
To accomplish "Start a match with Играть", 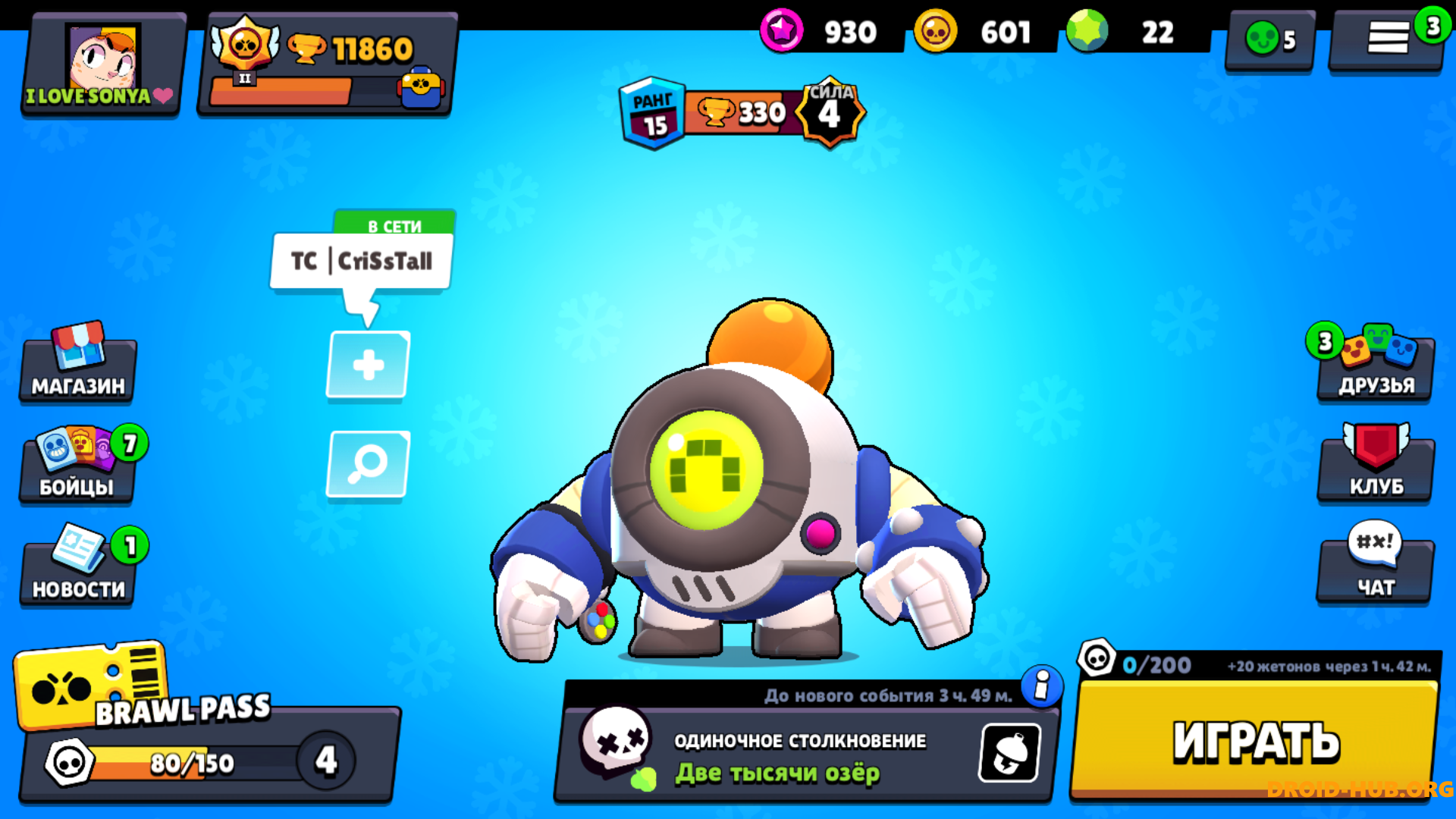I will point(1256,739).
